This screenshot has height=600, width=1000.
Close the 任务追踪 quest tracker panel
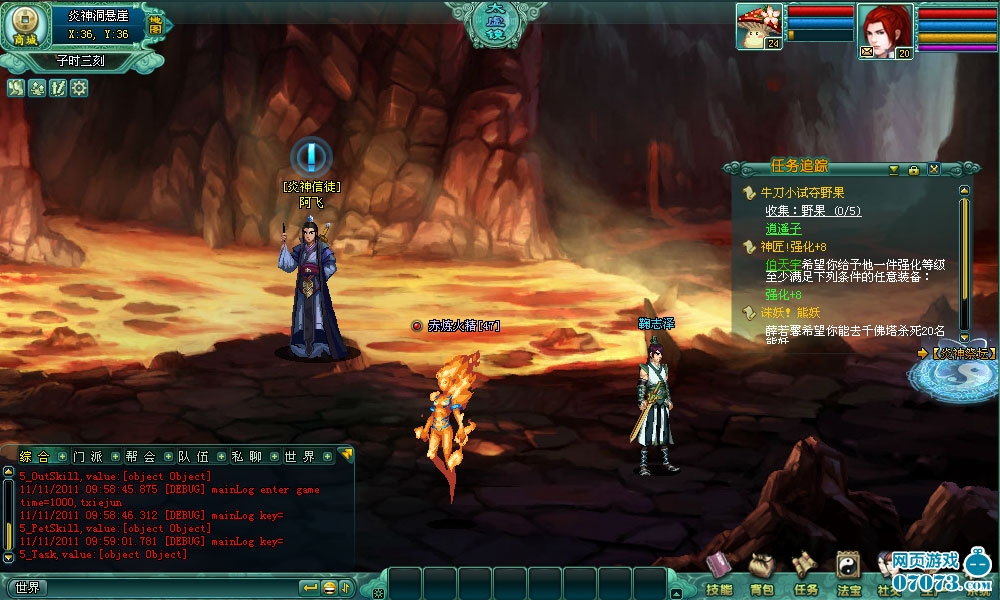click(933, 169)
